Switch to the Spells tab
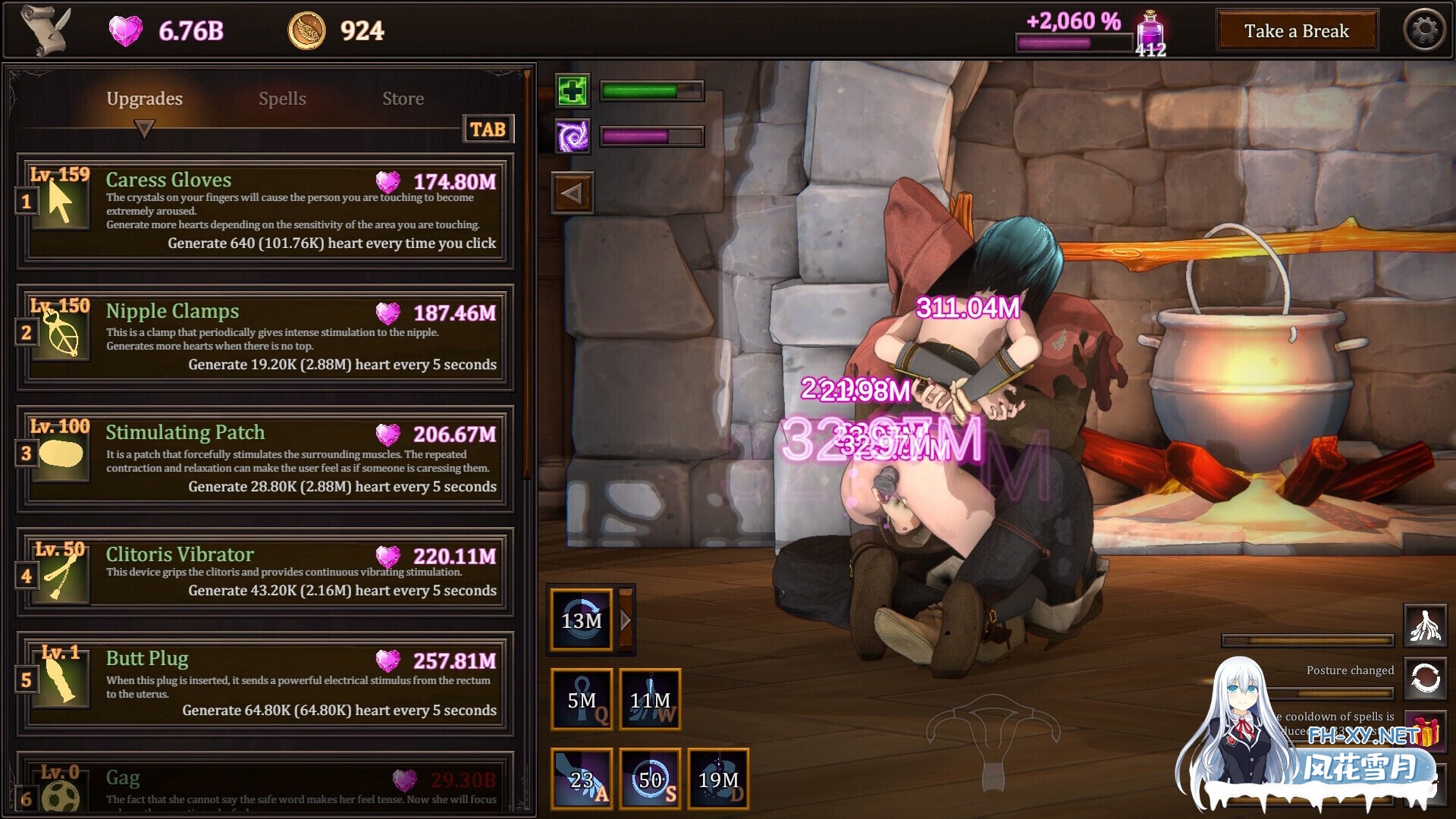The height and width of the screenshot is (819, 1456). coord(282,98)
